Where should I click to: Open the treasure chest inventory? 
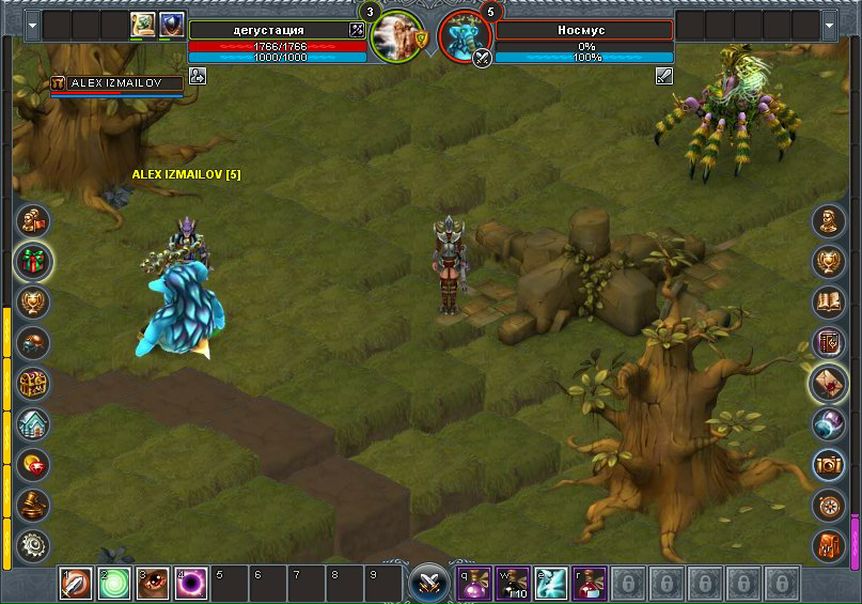click(34, 383)
